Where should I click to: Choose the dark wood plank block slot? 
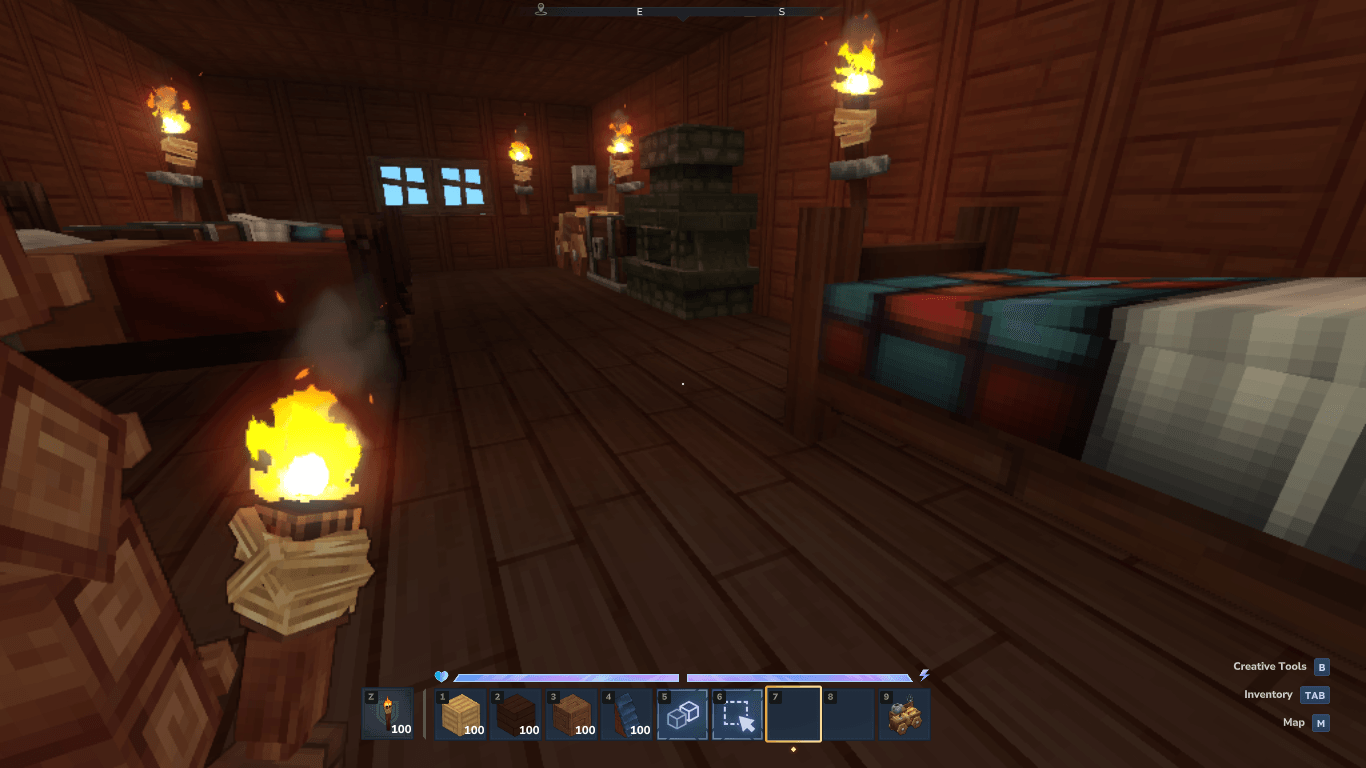point(516,714)
